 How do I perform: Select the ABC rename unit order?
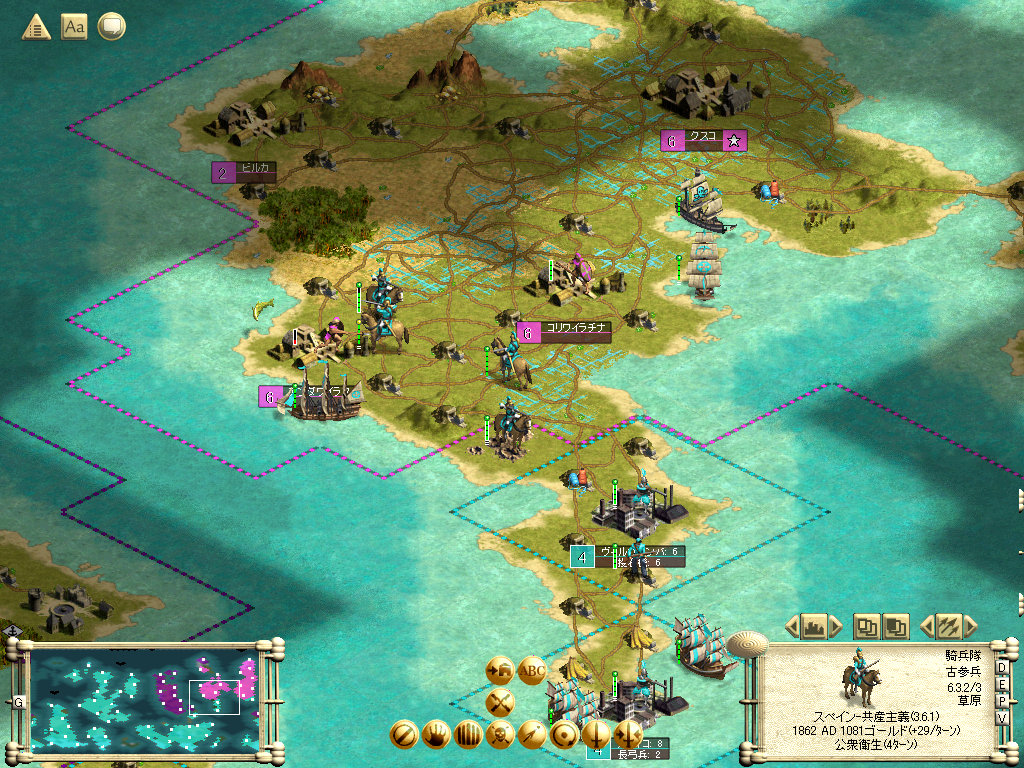point(531,669)
